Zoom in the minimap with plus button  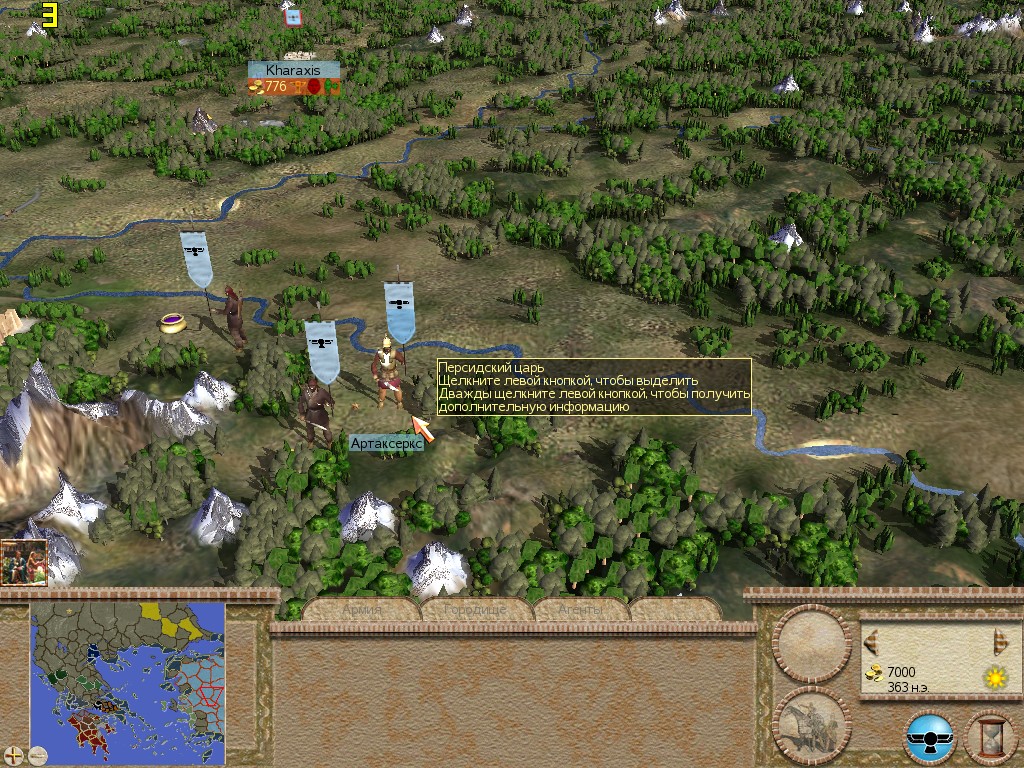coord(14,755)
